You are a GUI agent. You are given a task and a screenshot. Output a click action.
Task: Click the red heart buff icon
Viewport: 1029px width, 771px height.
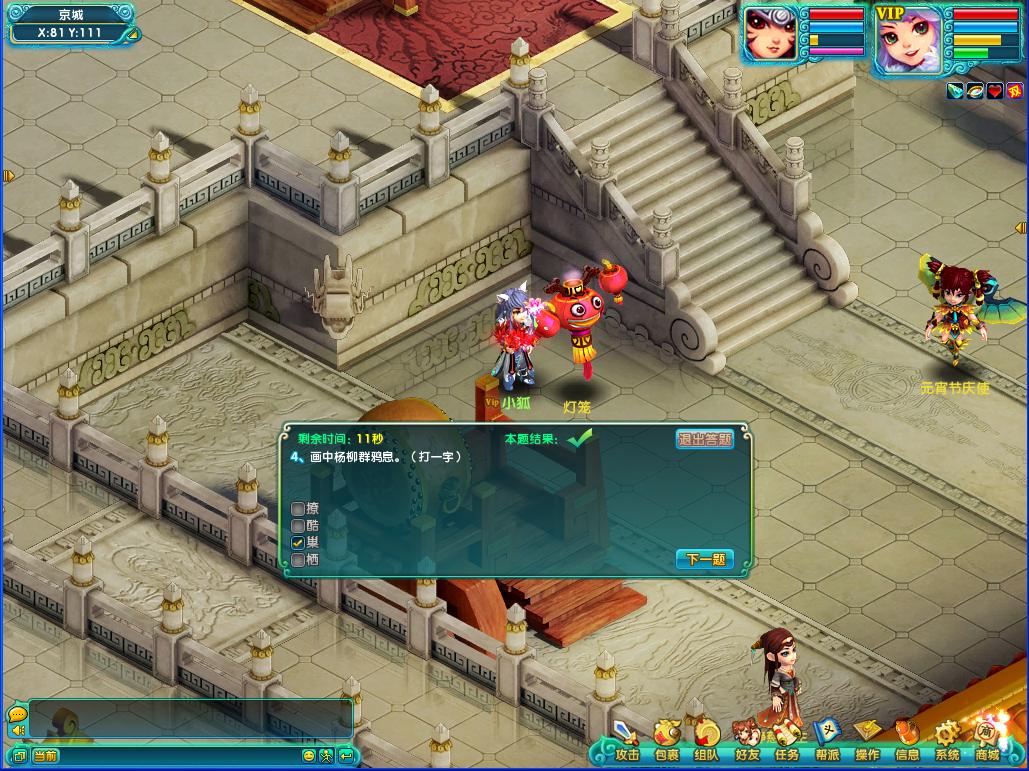(x=995, y=91)
